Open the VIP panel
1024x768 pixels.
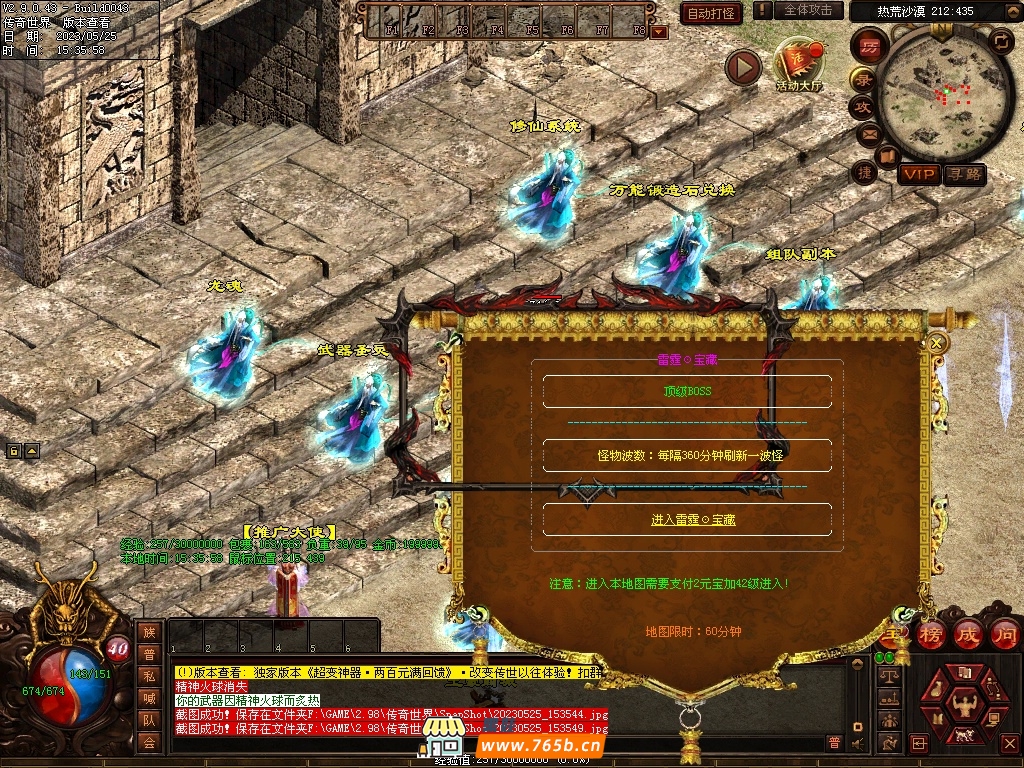pos(918,174)
